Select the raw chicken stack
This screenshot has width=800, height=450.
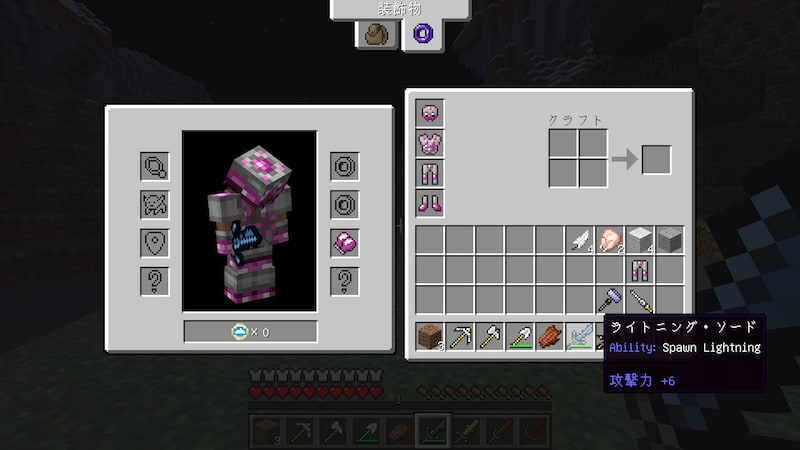[x=610, y=240]
